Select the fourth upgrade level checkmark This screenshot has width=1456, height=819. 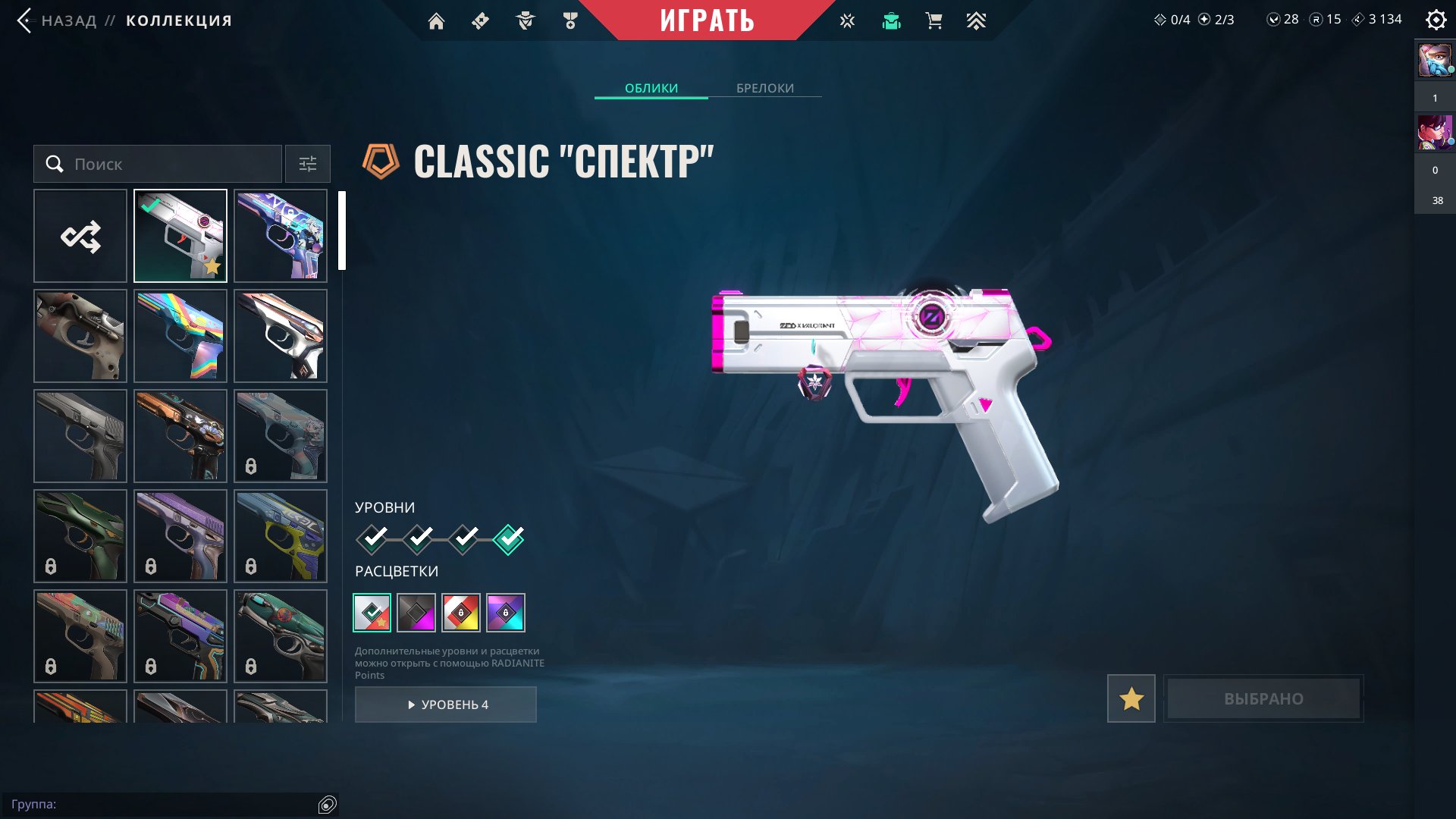click(508, 539)
